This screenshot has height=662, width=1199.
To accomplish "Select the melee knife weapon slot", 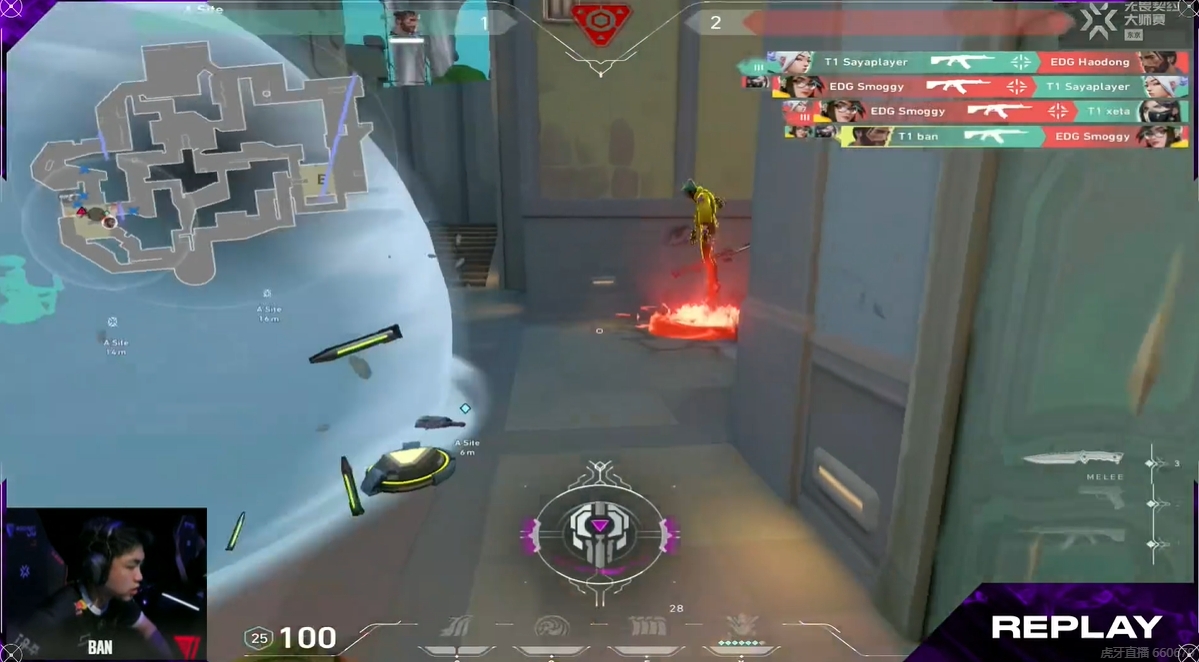I will (x=1072, y=459).
